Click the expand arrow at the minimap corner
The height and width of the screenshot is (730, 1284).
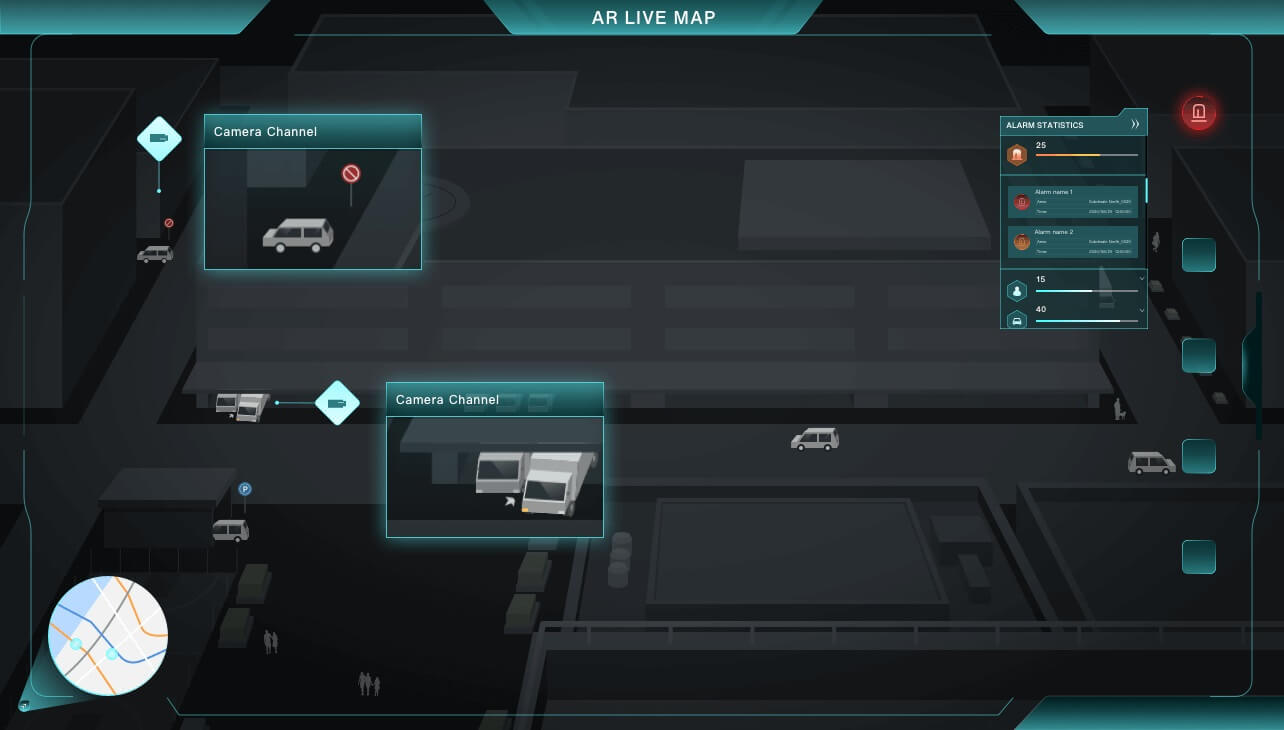click(x=24, y=706)
